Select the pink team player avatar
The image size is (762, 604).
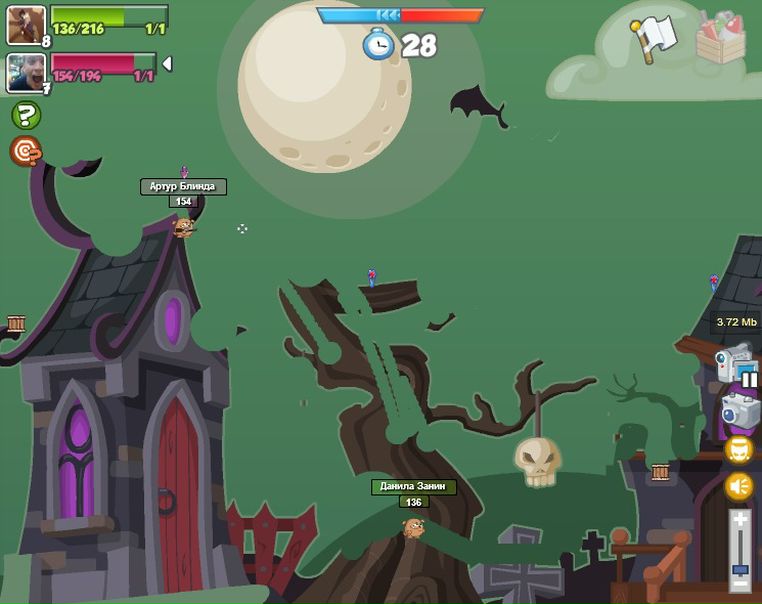pyautogui.click(x=26, y=72)
